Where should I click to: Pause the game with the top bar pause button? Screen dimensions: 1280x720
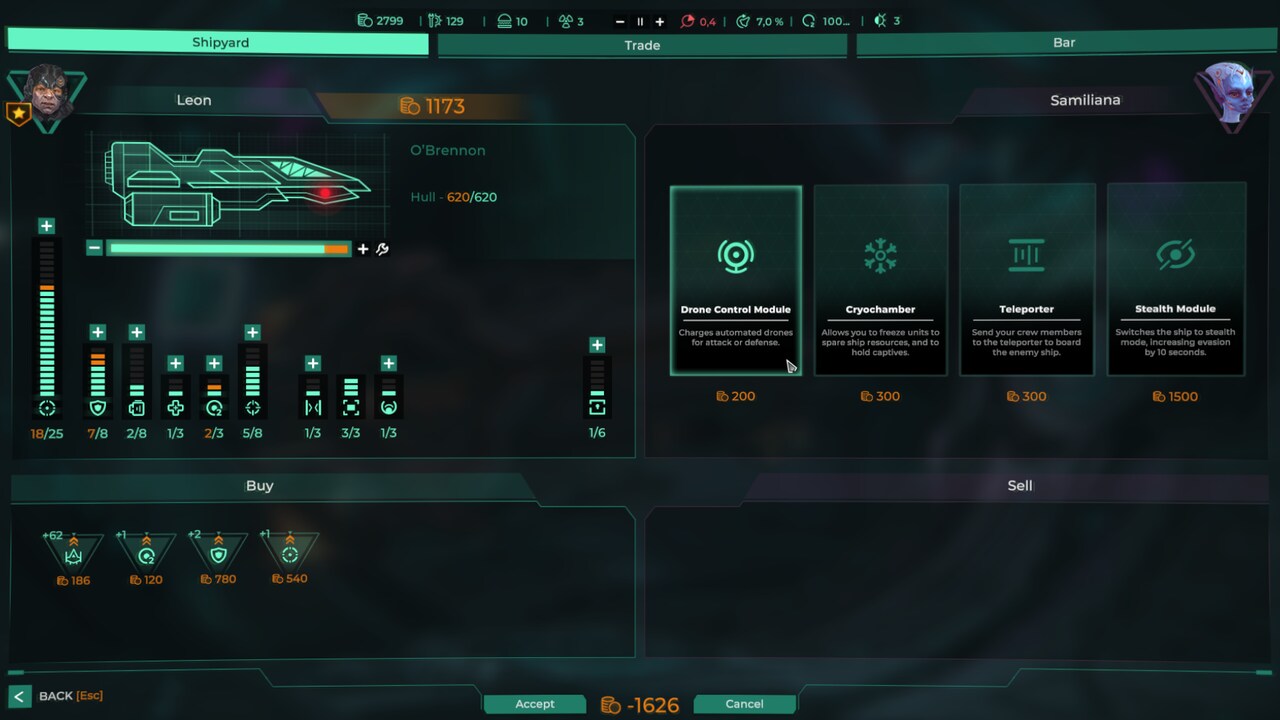click(640, 21)
